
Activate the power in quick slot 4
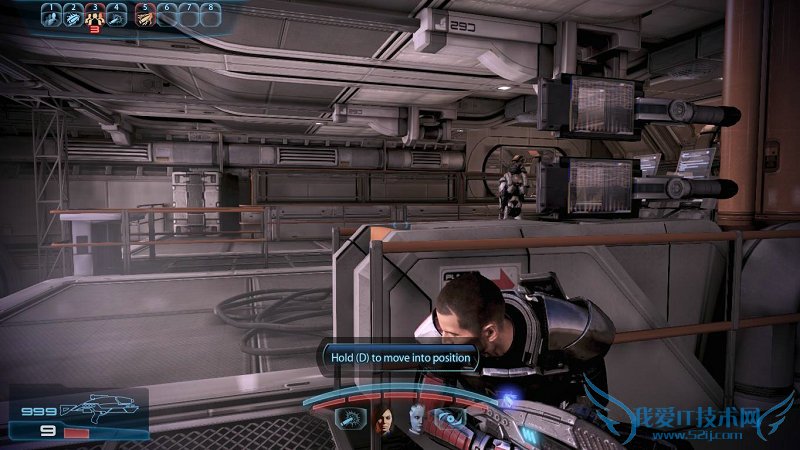click(x=117, y=15)
